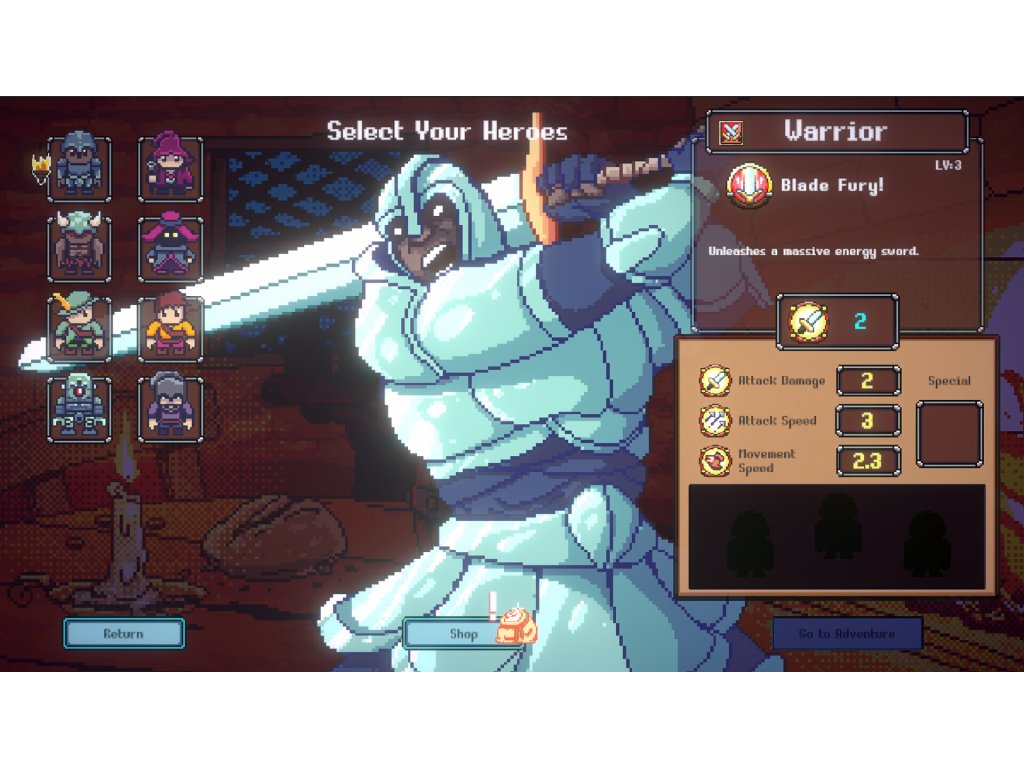Click the Attack Damage stat icon

(x=716, y=381)
